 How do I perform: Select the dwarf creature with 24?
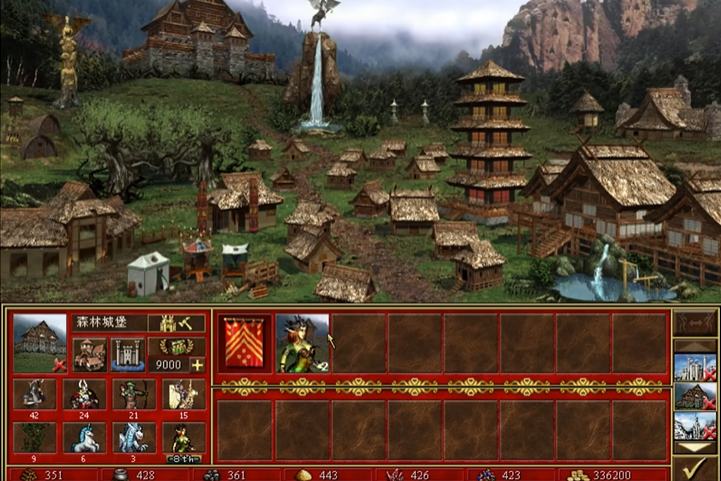(x=84, y=394)
